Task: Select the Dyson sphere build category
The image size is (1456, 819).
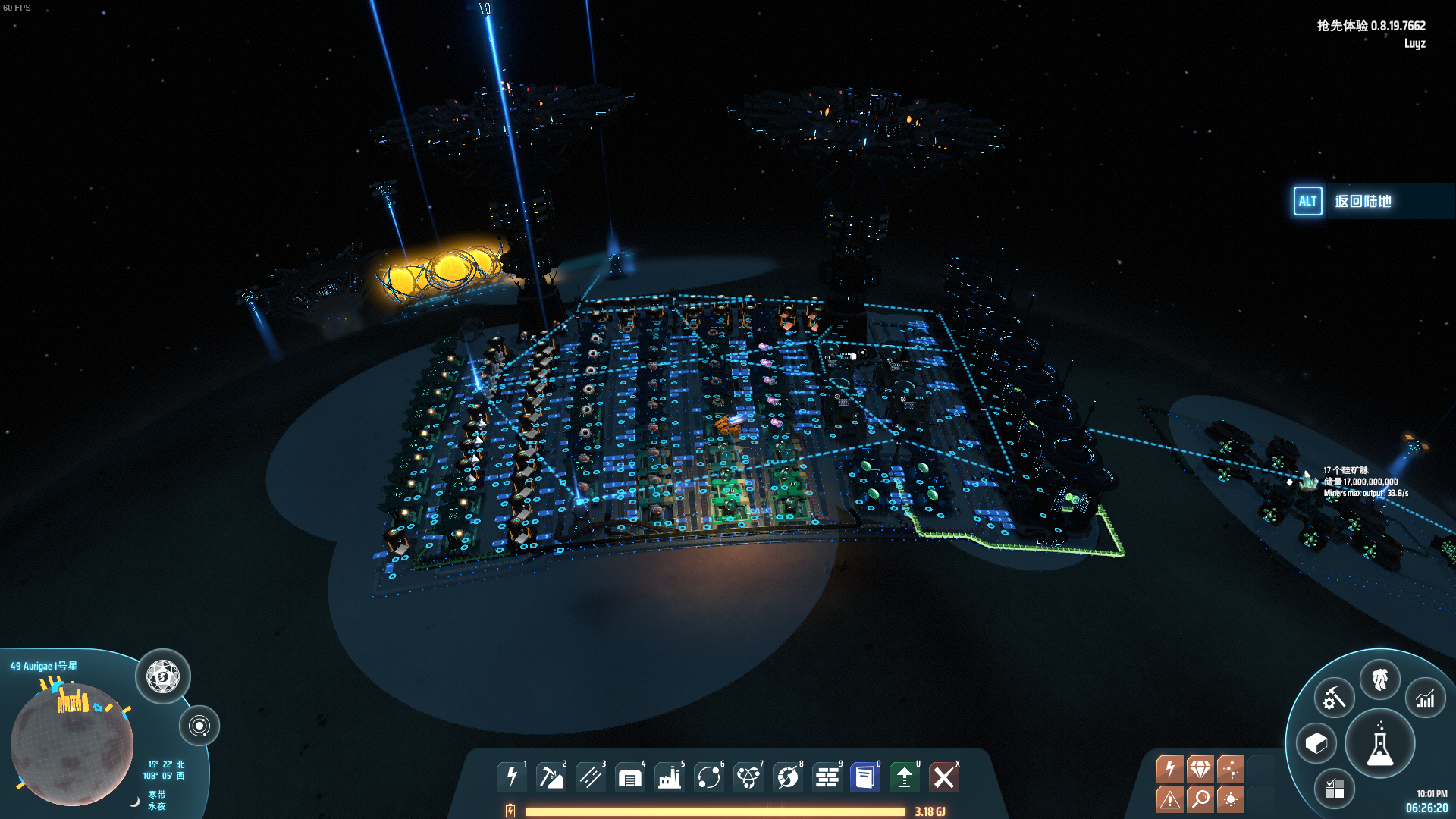Action: pos(788,777)
